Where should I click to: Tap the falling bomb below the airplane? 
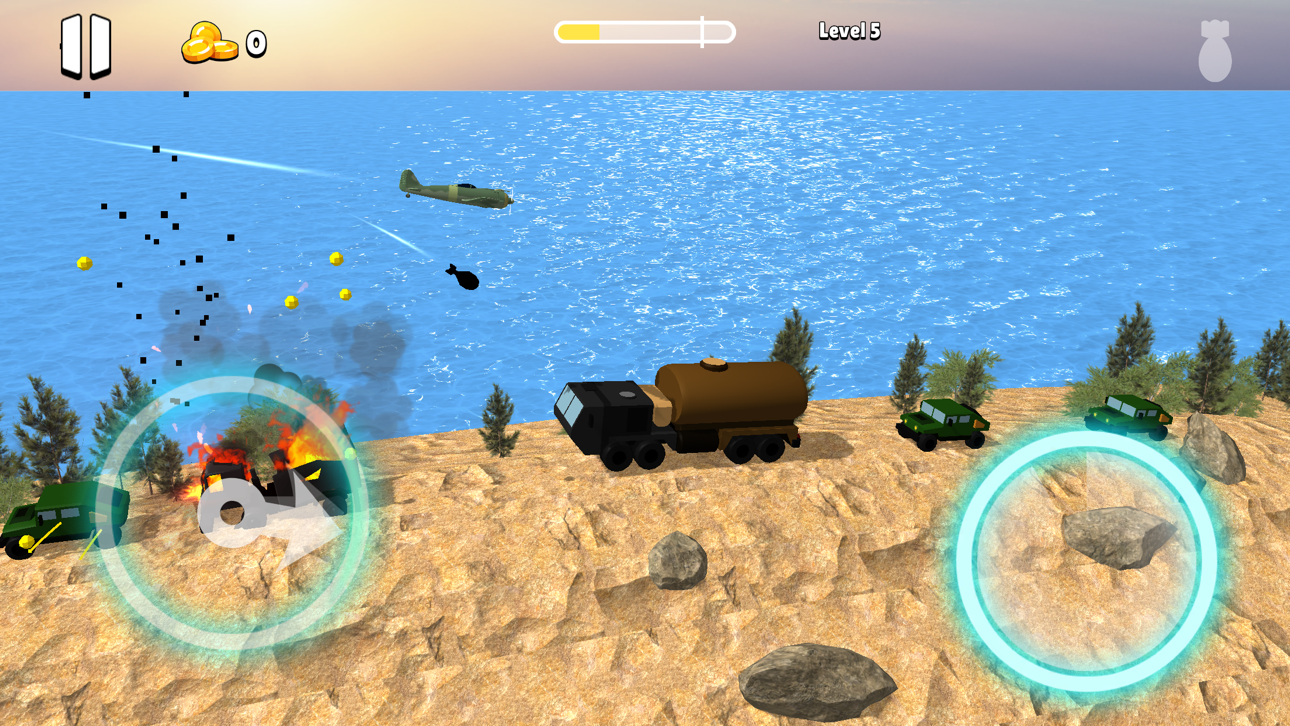tap(463, 279)
